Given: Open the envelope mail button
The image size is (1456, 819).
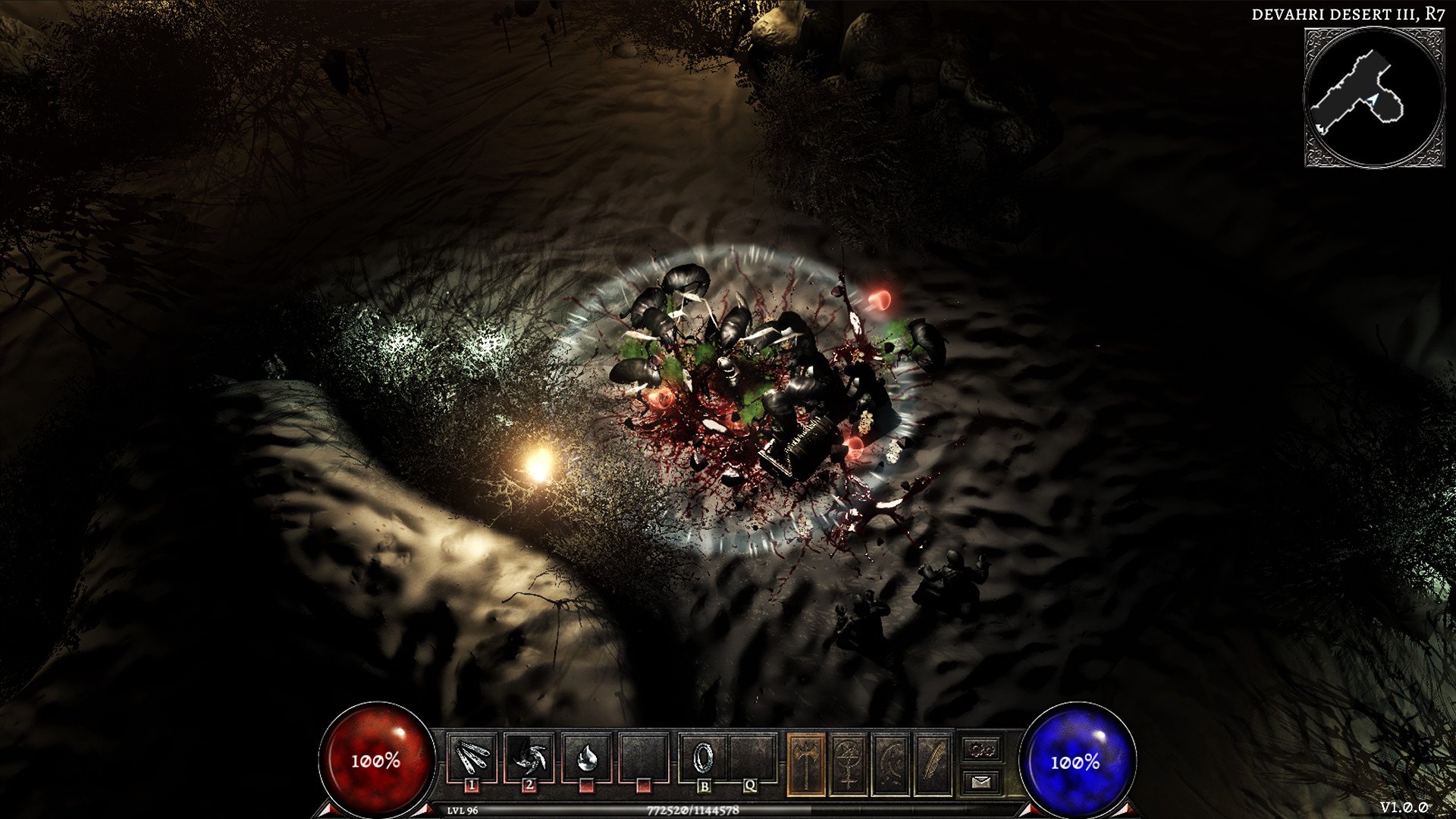Looking at the screenshot, I should click(982, 781).
